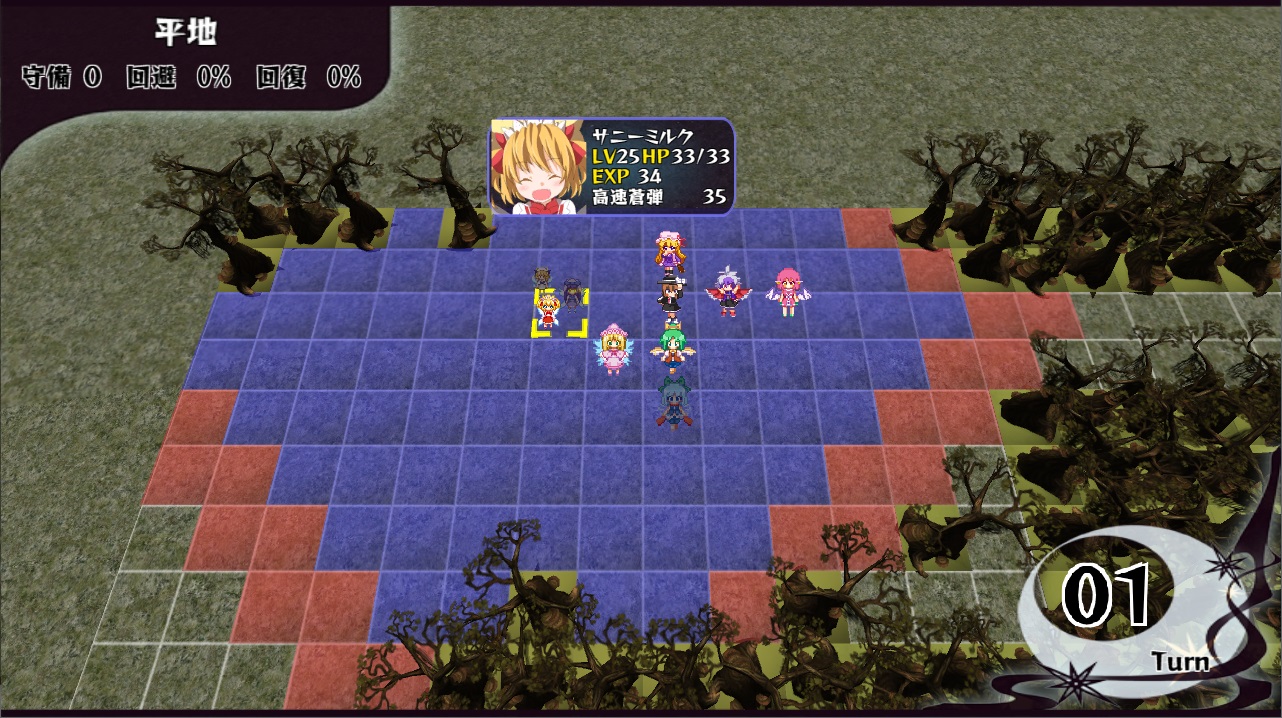
Task: Select the green-haired fairy unit
Action: coord(669,349)
